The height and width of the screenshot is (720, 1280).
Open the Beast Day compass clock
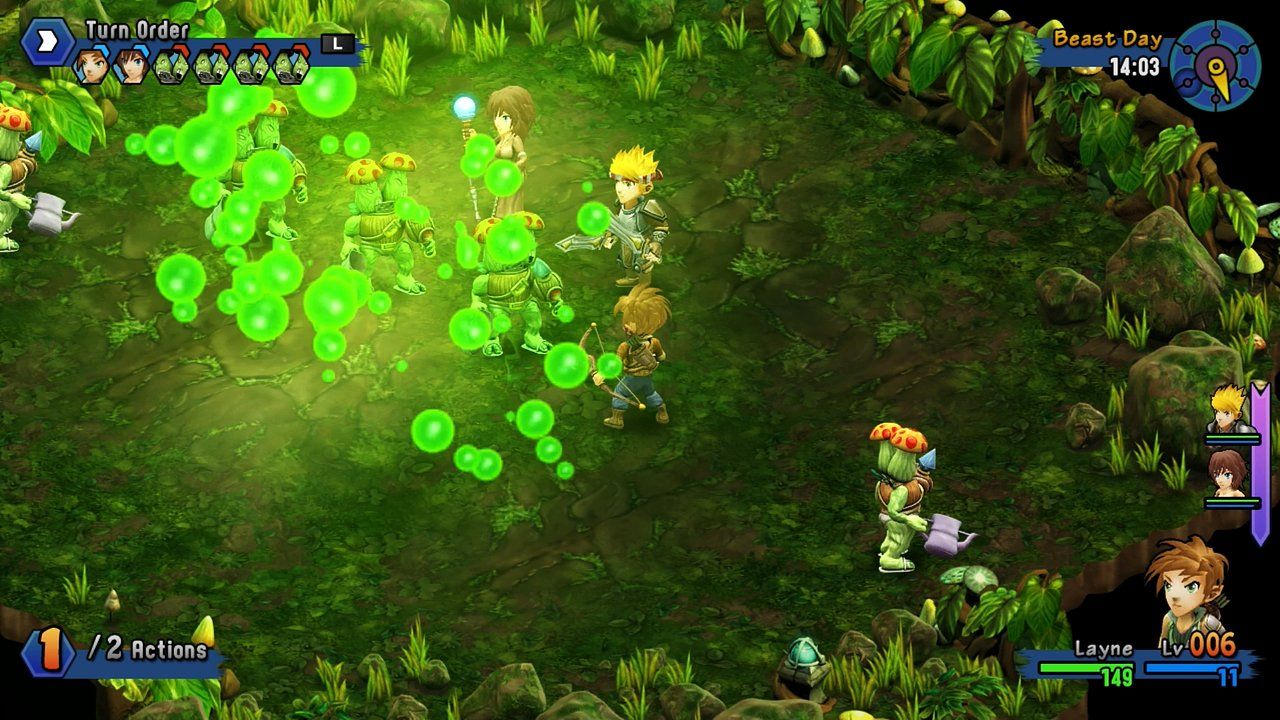tap(1215, 65)
